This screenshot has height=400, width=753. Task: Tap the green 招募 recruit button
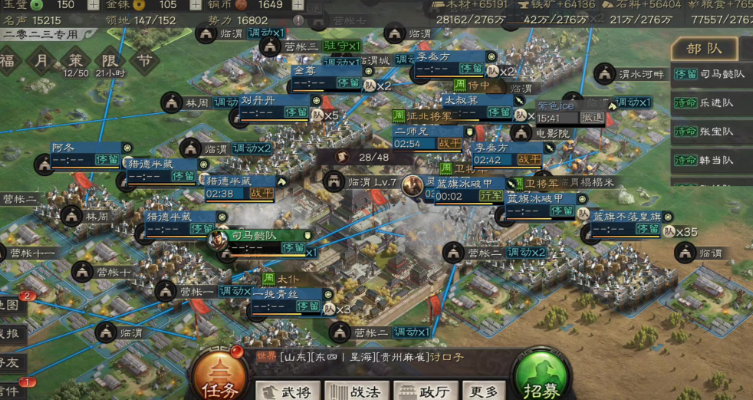click(x=543, y=376)
